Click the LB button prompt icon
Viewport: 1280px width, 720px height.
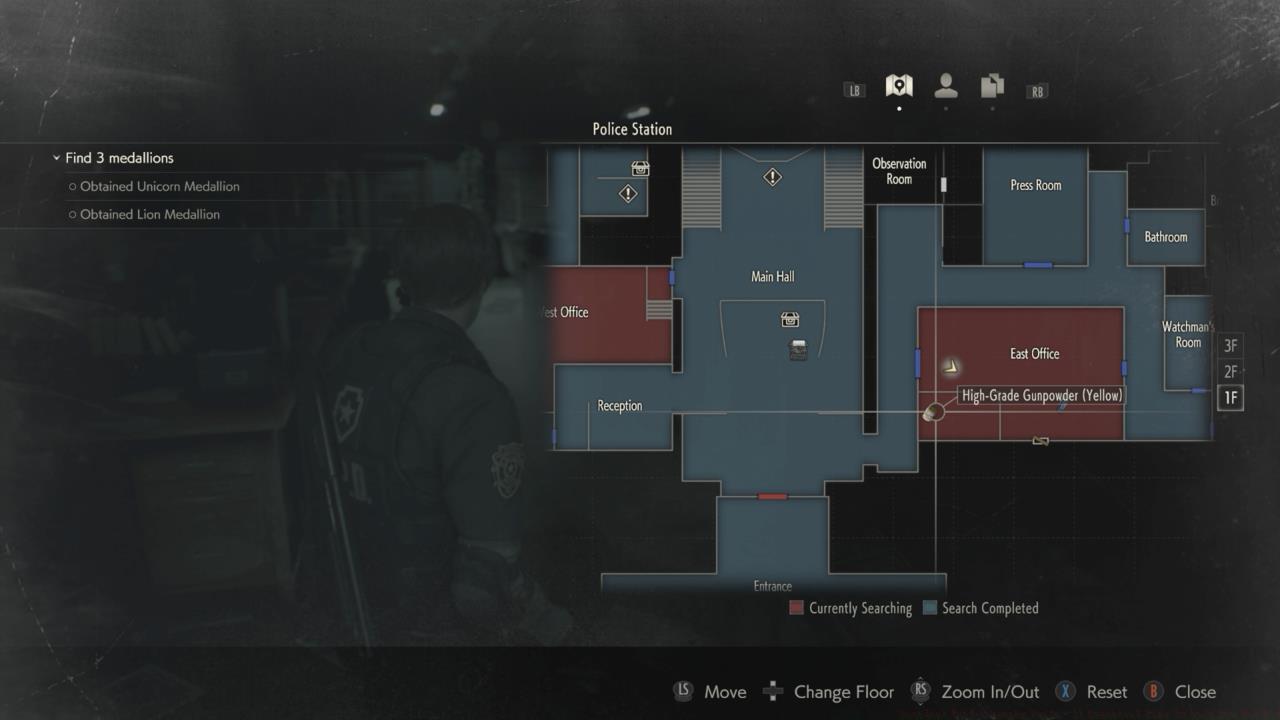click(854, 89)
